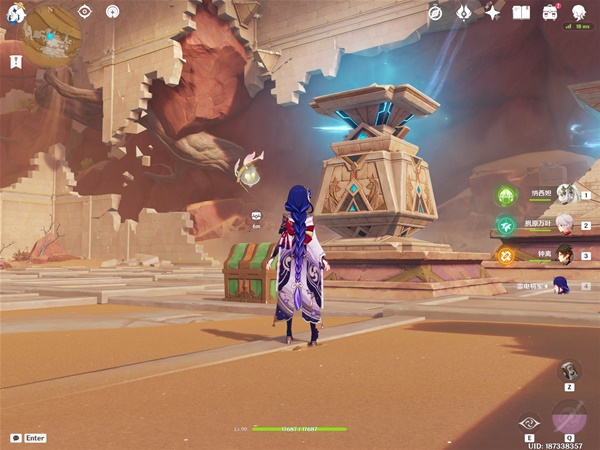Screen dimensions: 600x450
Task: Open the backpack inventory icon
Action: tap(550, 12)
